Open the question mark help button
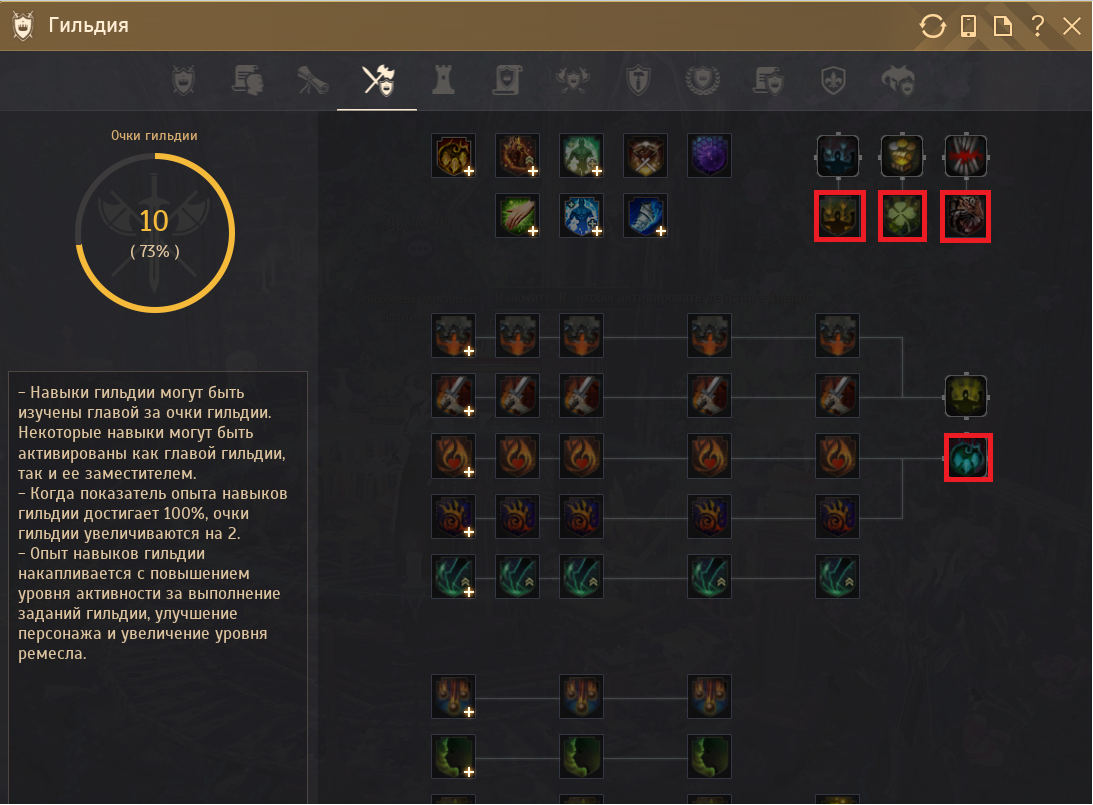Screen dimensions: 1093x805 (x=1038, y=26)
